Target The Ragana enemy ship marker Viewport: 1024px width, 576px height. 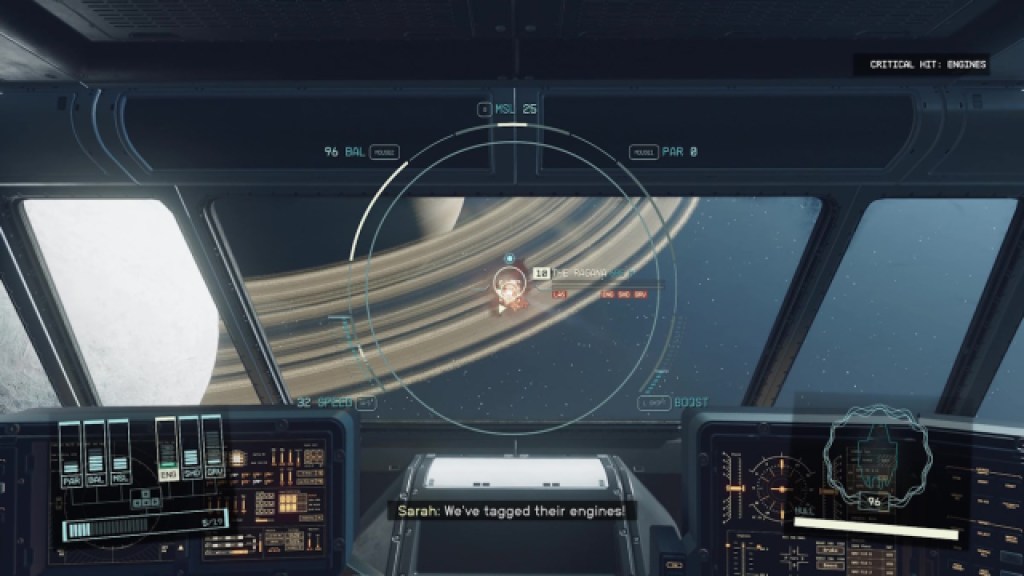point(509,286)
